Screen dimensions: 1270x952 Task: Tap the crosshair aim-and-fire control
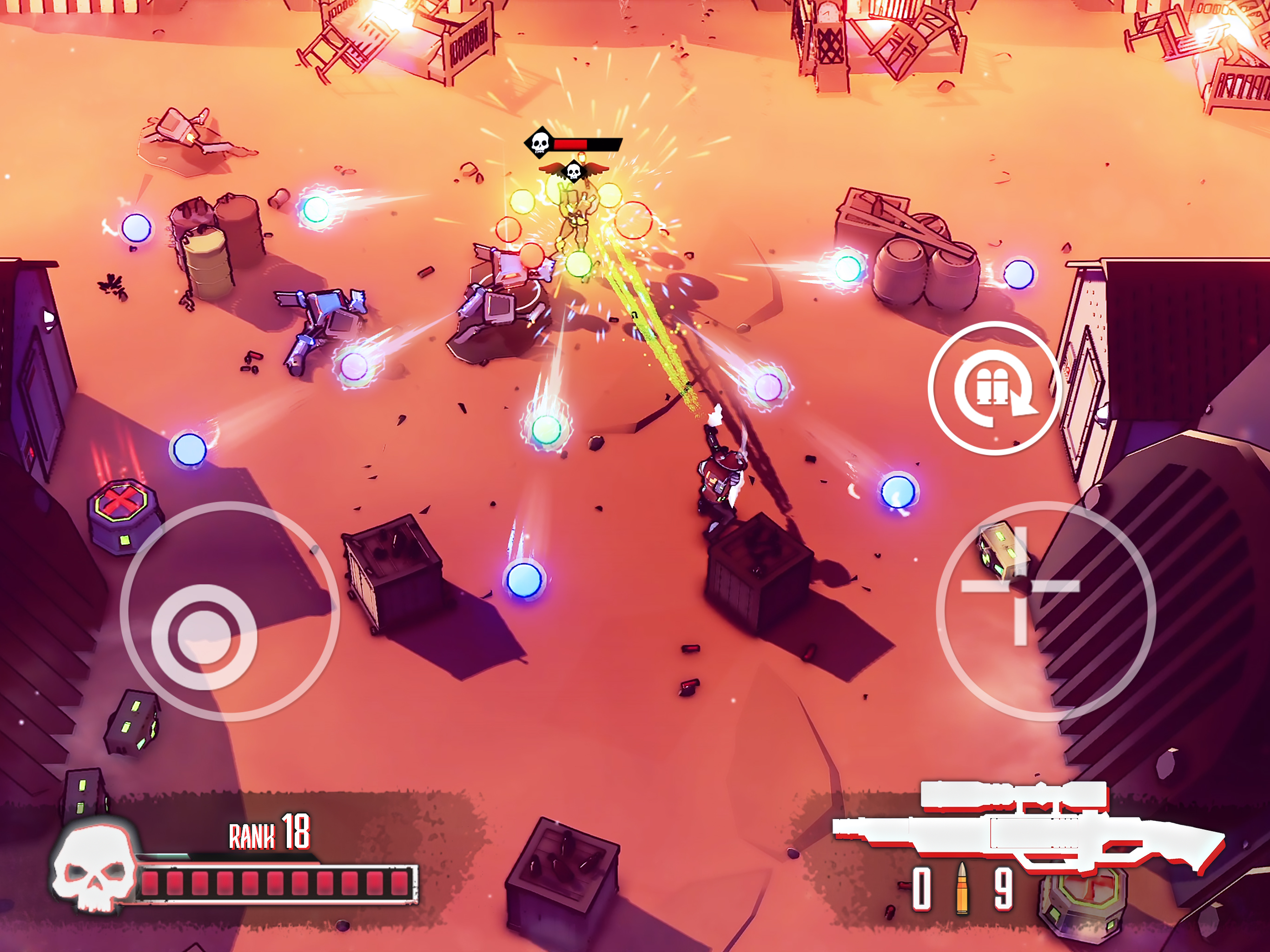[1021, 586]
